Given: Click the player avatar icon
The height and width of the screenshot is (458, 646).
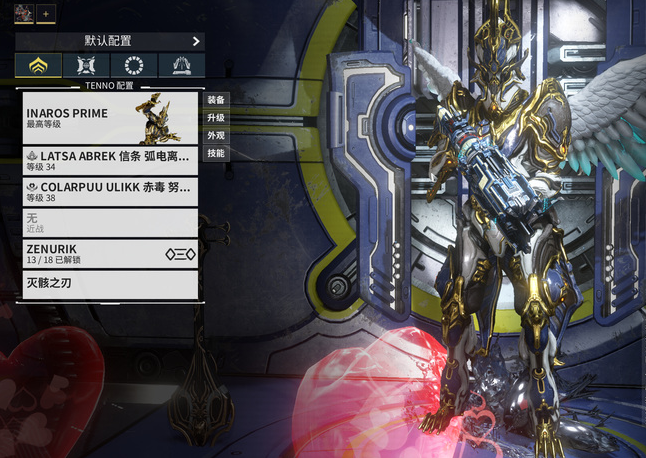Looking at the screenshot, I should 21,12.
